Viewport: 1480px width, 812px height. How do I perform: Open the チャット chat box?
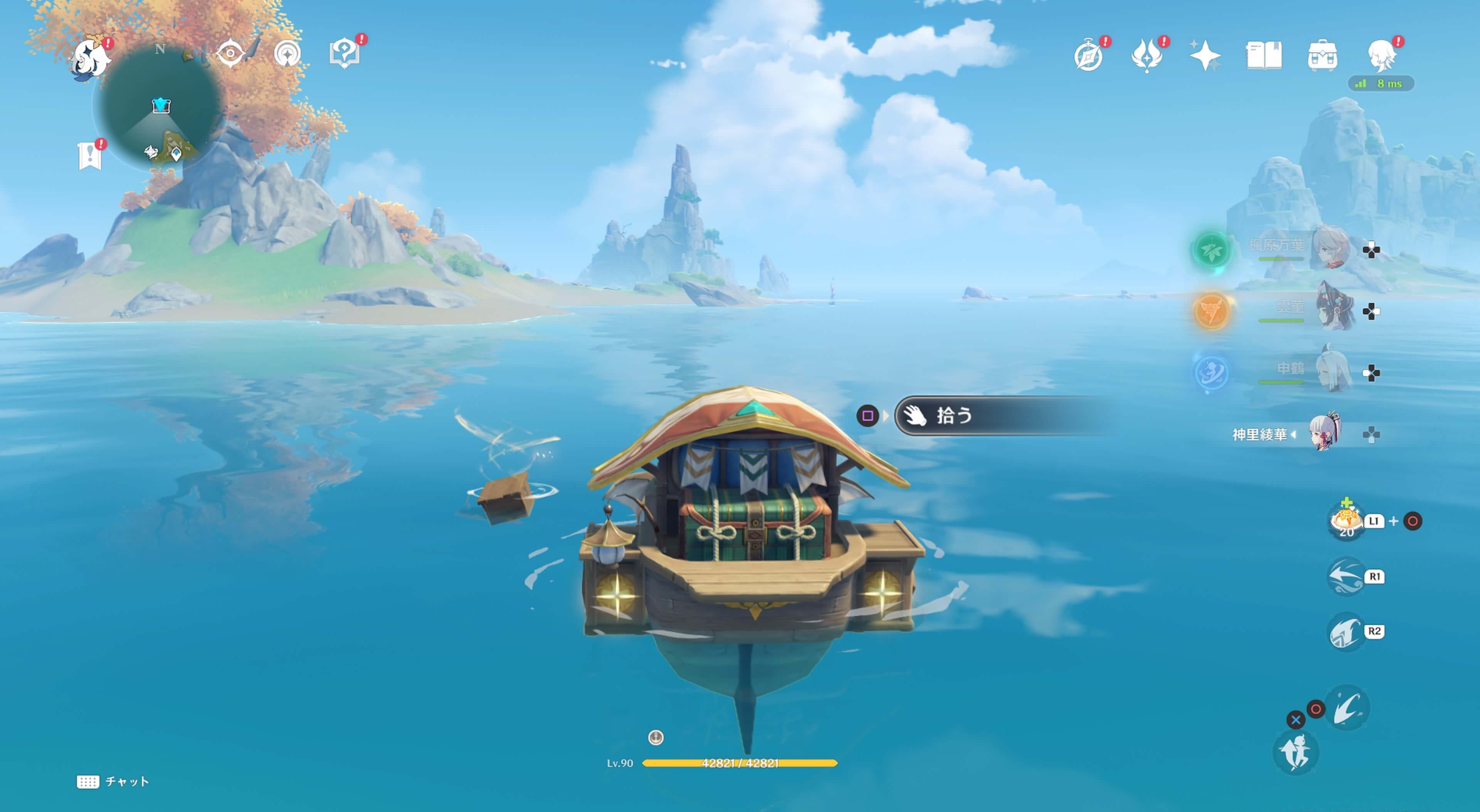coord(113,782)
